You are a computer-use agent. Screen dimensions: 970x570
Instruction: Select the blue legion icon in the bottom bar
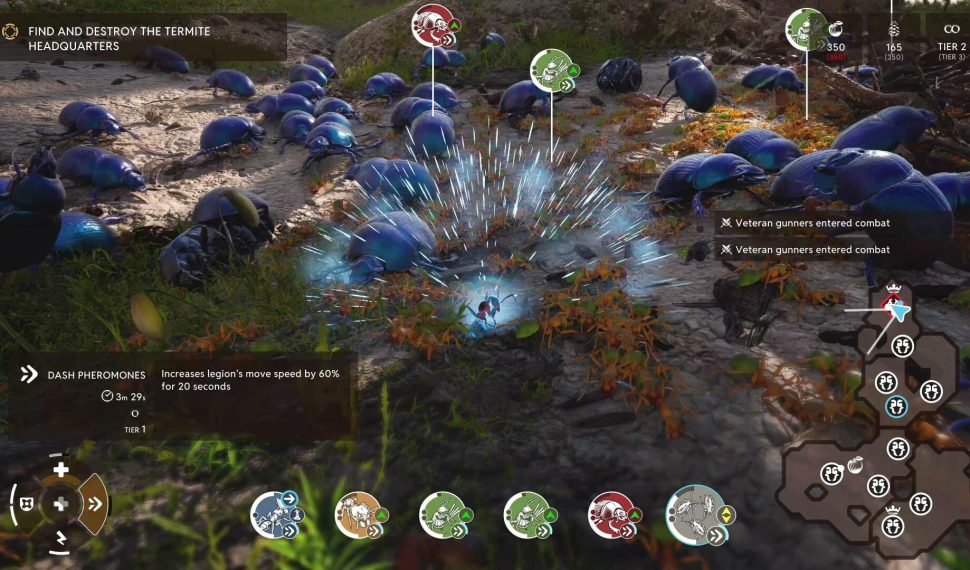click(275, 514)
